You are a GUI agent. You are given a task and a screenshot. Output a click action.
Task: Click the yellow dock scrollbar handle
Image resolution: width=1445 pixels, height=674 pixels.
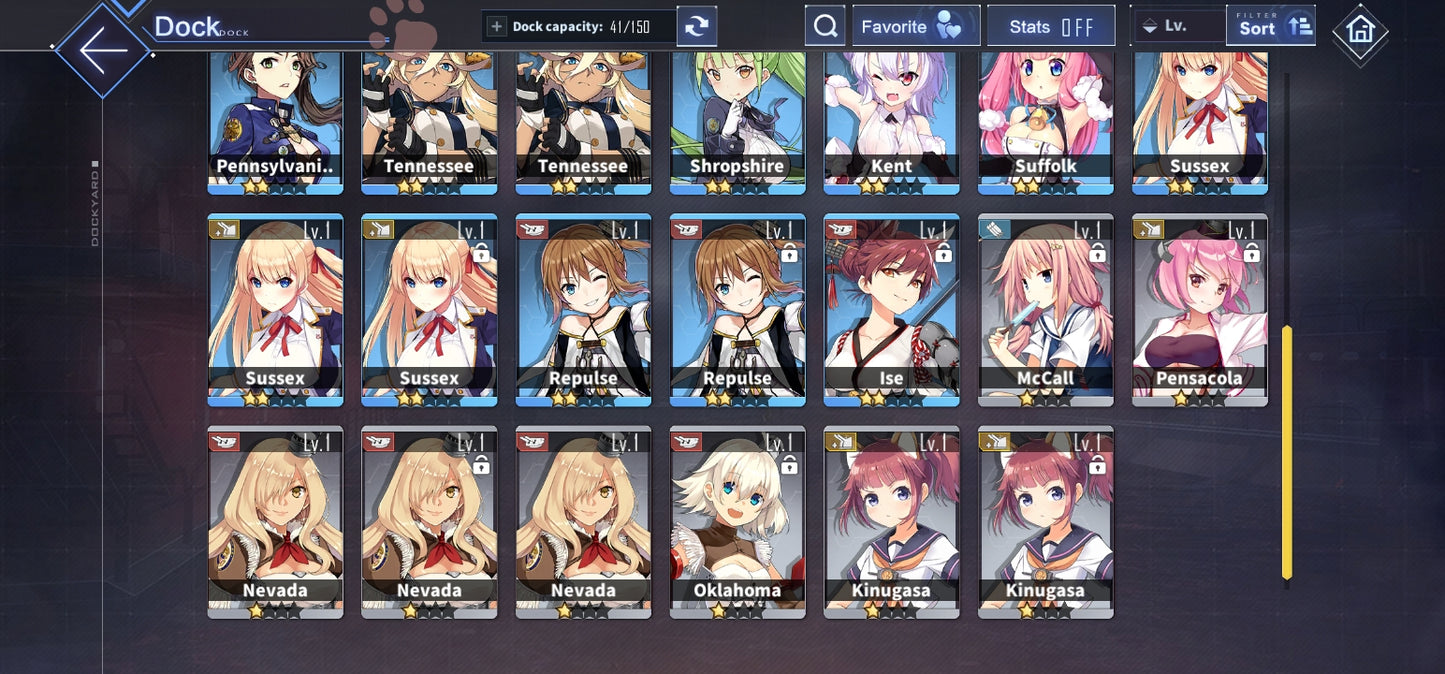[x=1287, y=452]
